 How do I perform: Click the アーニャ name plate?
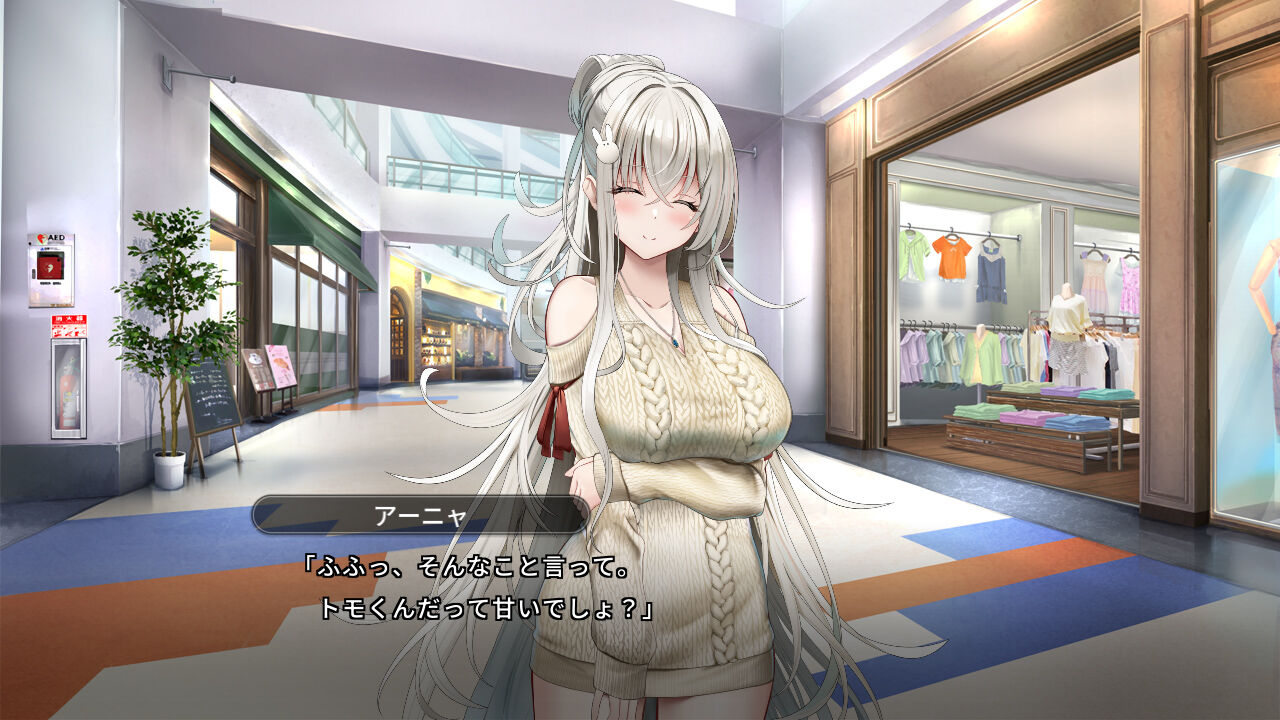tap(420, 514)
